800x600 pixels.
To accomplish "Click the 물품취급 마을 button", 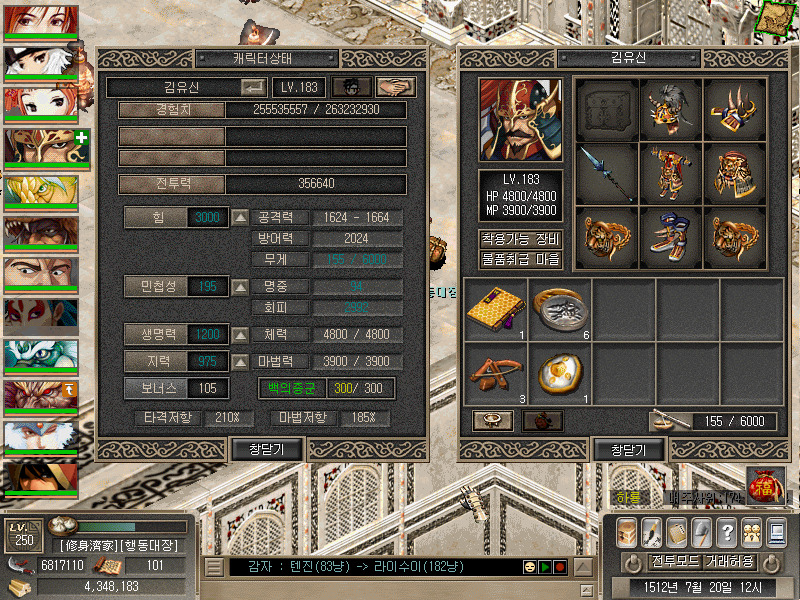I will [x=521, y=259].
